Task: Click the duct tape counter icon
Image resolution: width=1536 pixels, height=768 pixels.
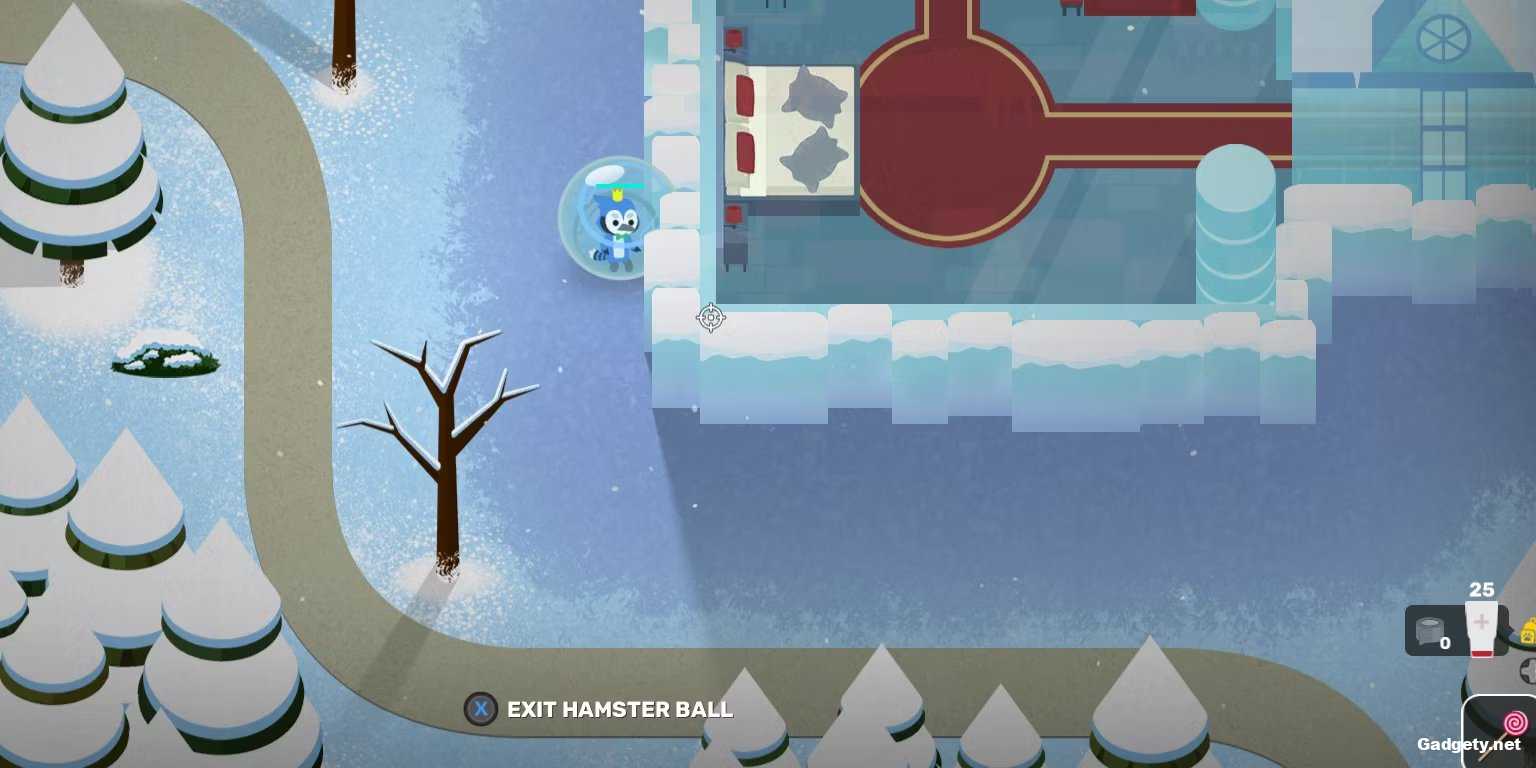Action: click(x=1430, y=630)
